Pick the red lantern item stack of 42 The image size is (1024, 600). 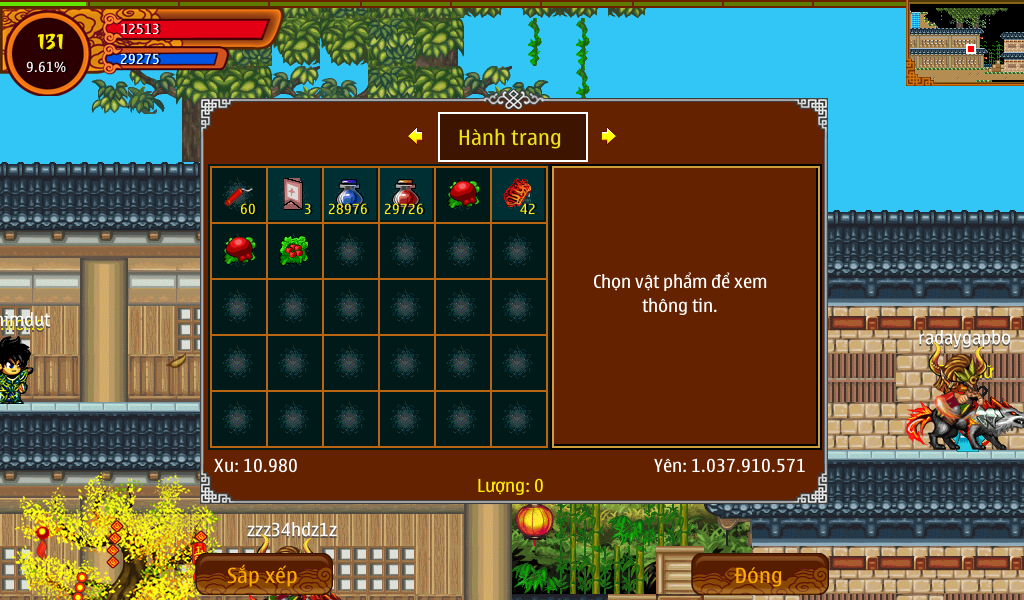tap(518, 195)
